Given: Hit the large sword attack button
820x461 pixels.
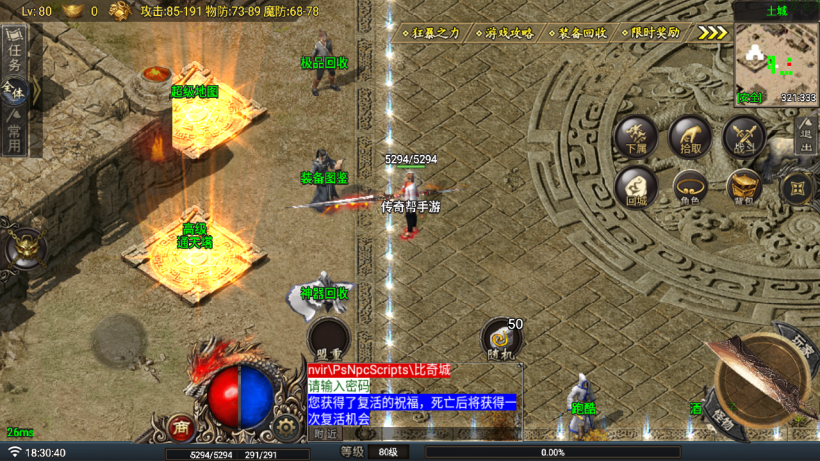Looking at the screenshot, I should [x=762, y=383].
